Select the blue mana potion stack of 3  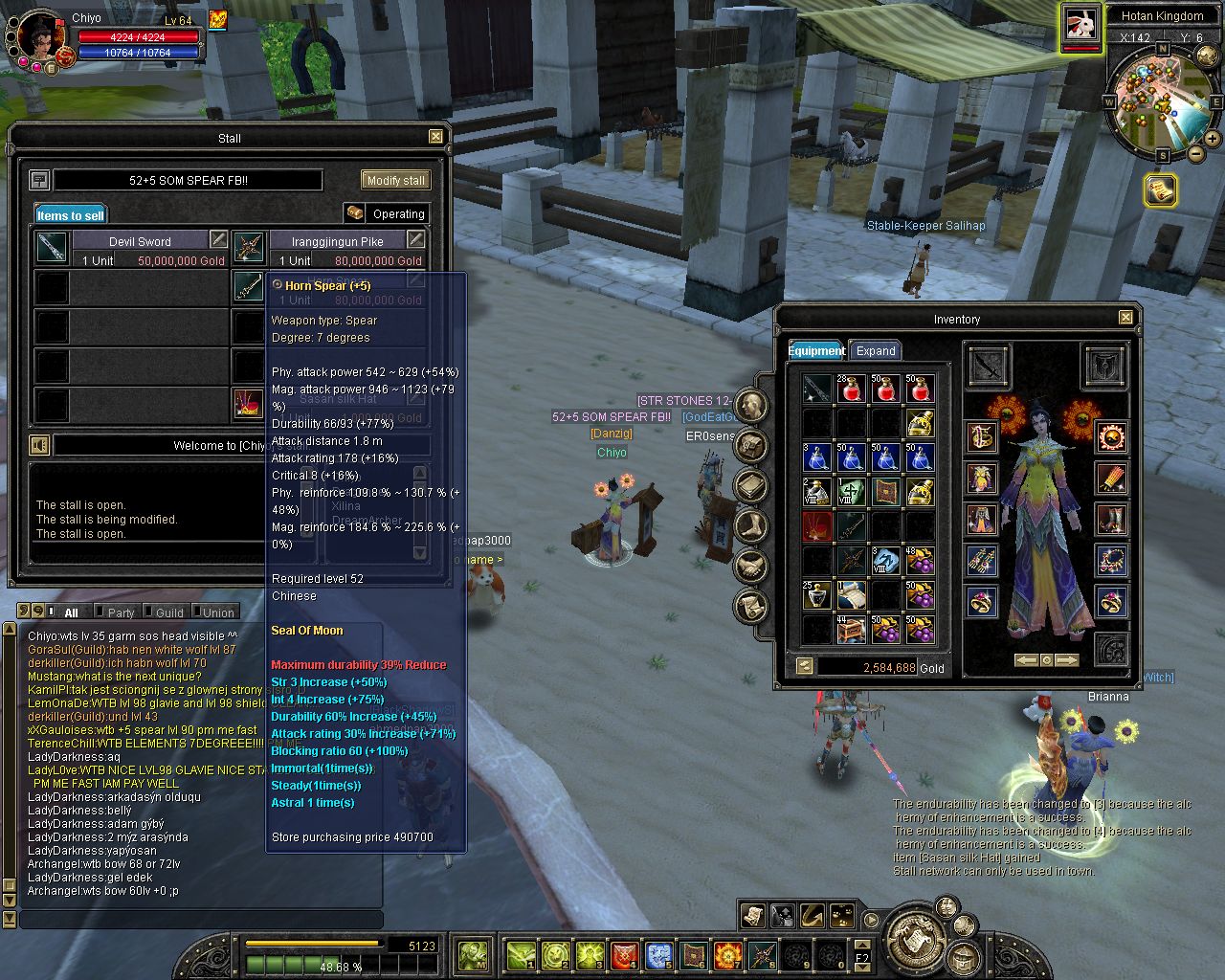[x=816, y=457]
